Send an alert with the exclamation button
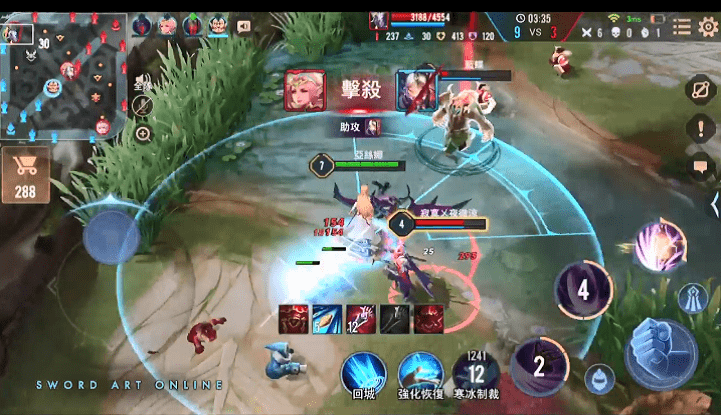Viewport: 721px width, 415px height. 699,129
